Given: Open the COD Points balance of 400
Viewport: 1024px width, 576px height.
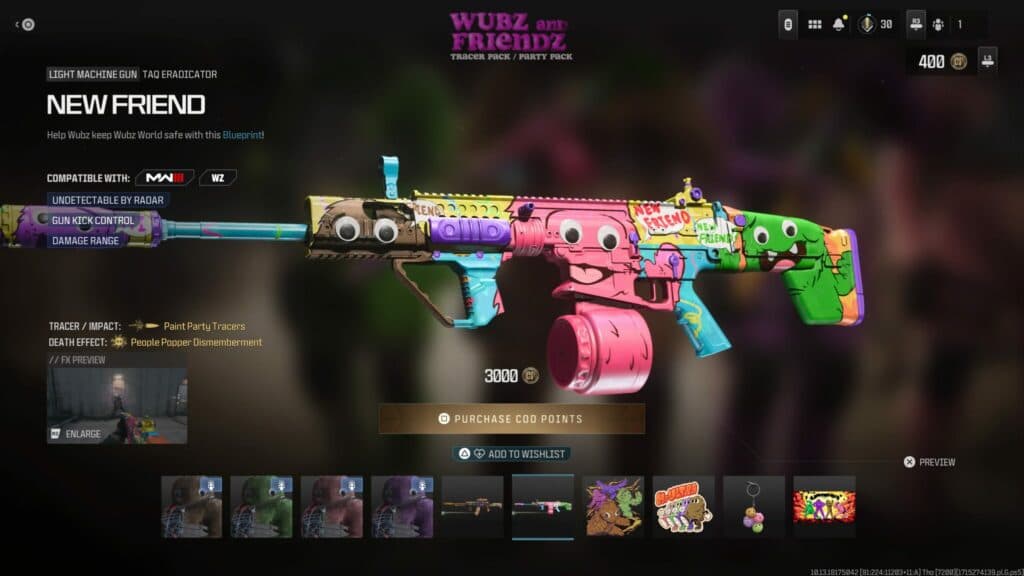Looking at the screenshot, I should click(939, 62).
